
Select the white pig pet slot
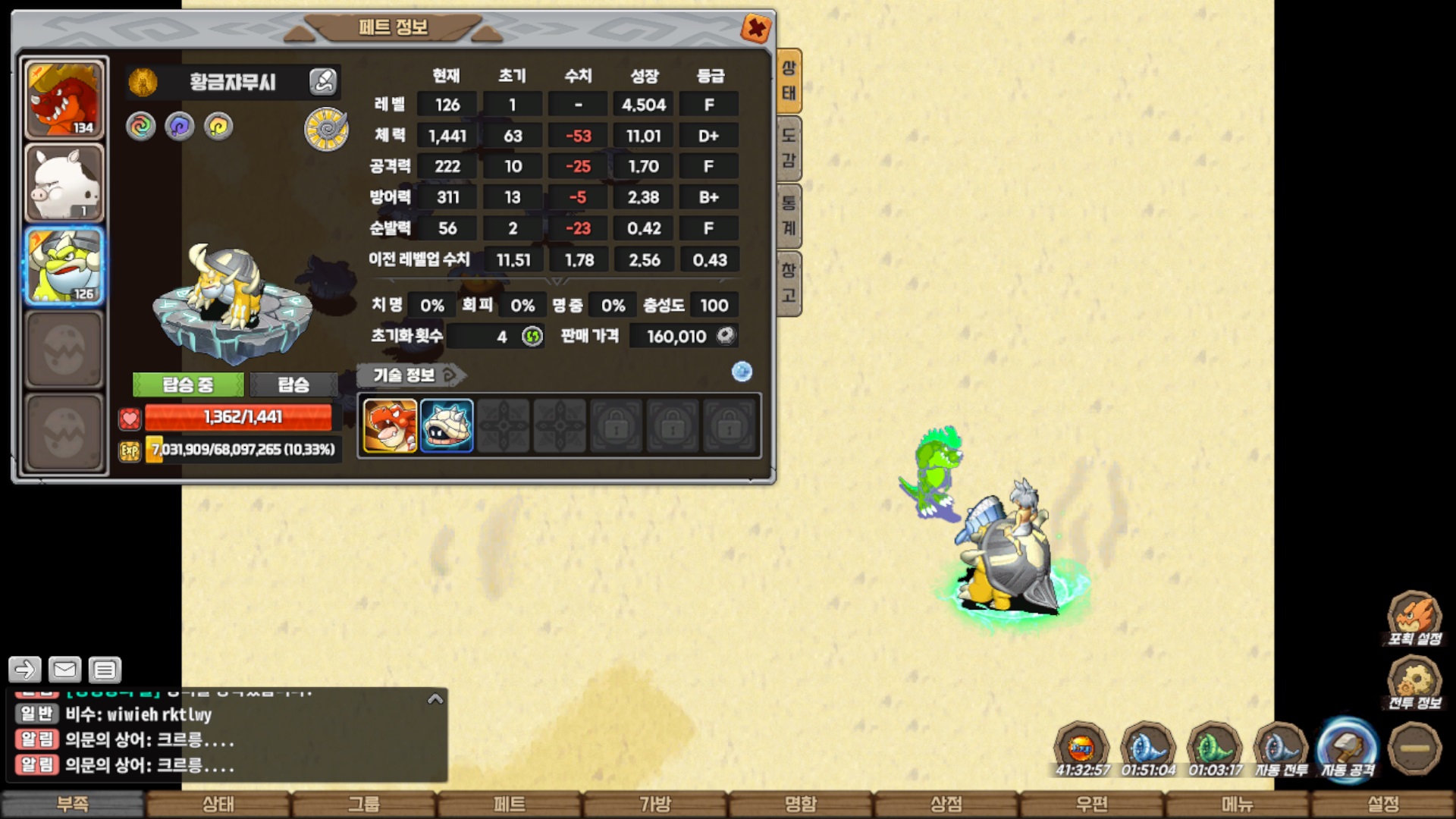pos(64,183)
